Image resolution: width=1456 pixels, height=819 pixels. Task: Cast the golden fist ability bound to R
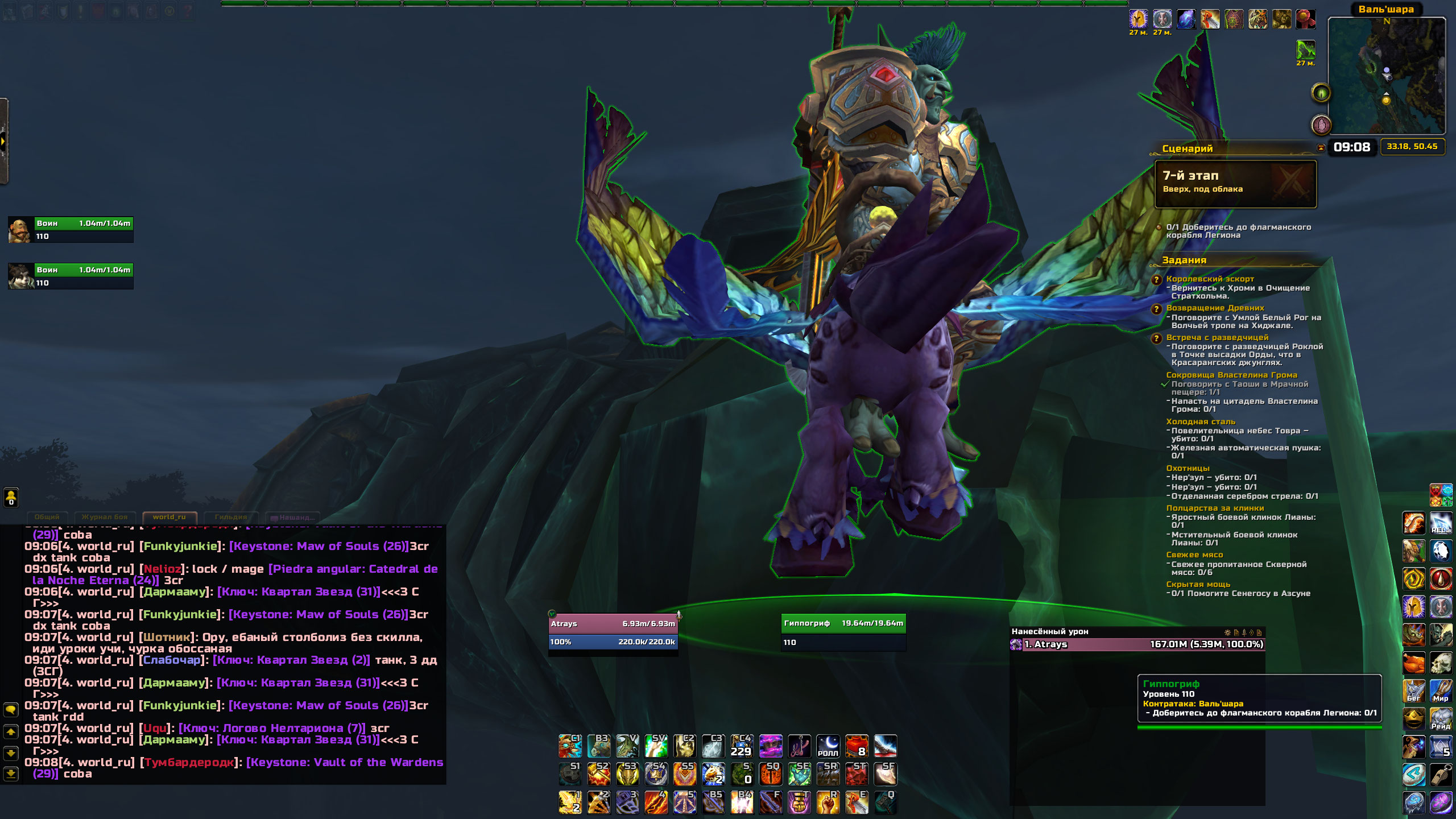tap(828, 802)
